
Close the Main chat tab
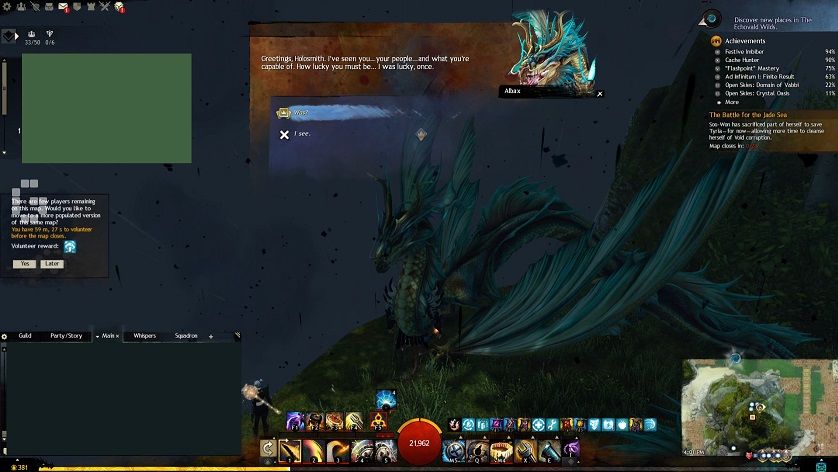click(119, 336)
